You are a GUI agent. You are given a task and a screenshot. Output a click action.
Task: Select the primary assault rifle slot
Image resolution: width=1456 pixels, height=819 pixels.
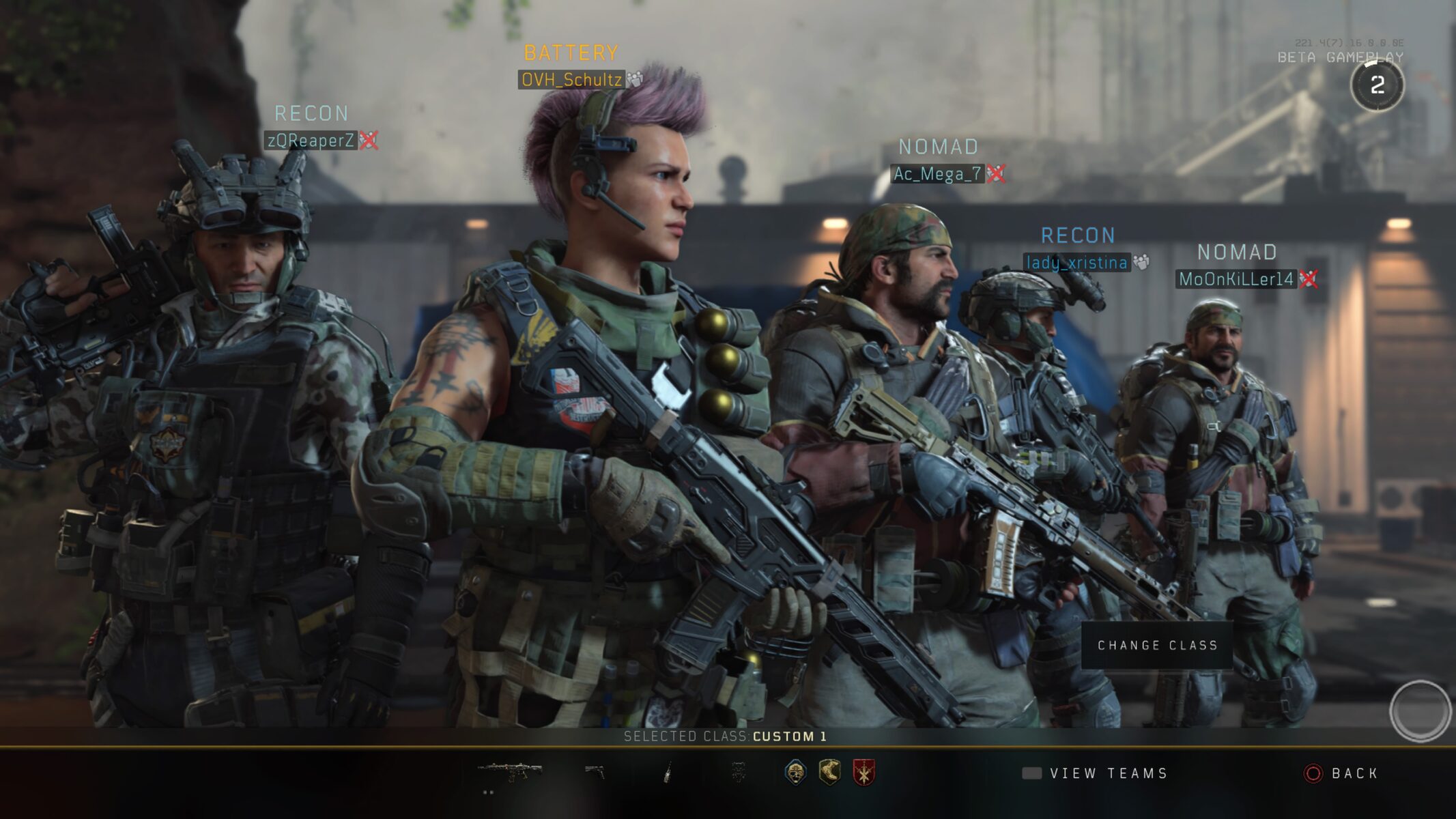tap(510, 772)
